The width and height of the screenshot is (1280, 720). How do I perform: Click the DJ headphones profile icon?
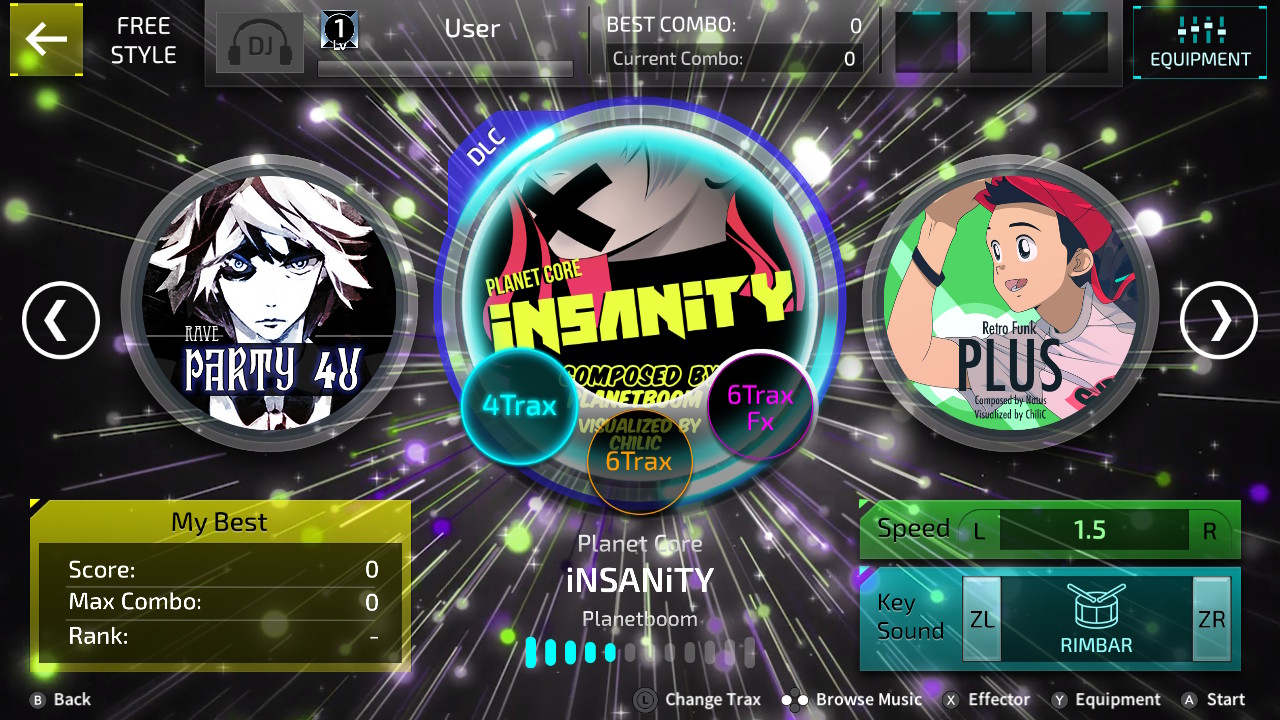click(x=259, y=42)
